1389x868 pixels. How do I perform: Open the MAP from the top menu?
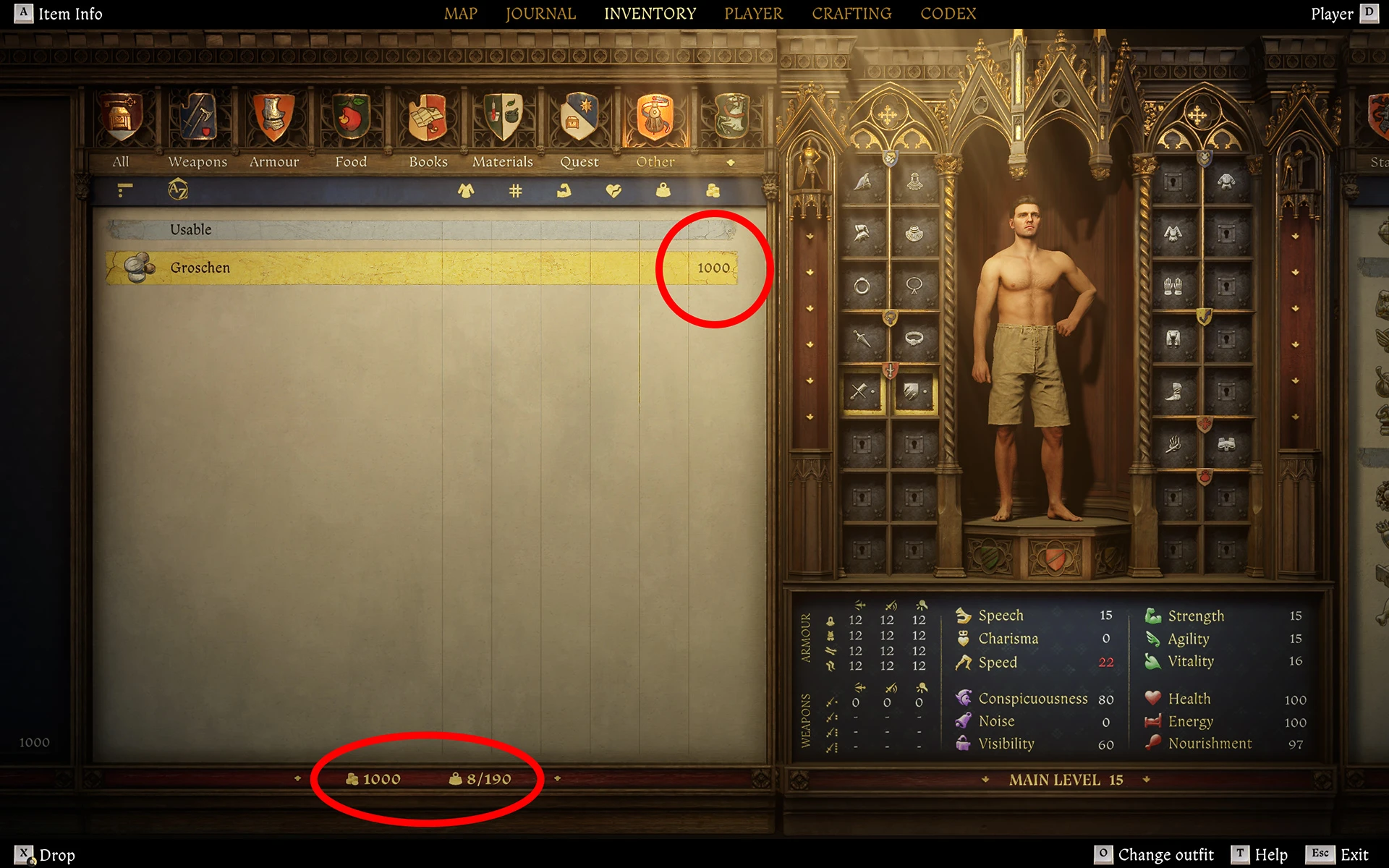click(x=461, y=13)
